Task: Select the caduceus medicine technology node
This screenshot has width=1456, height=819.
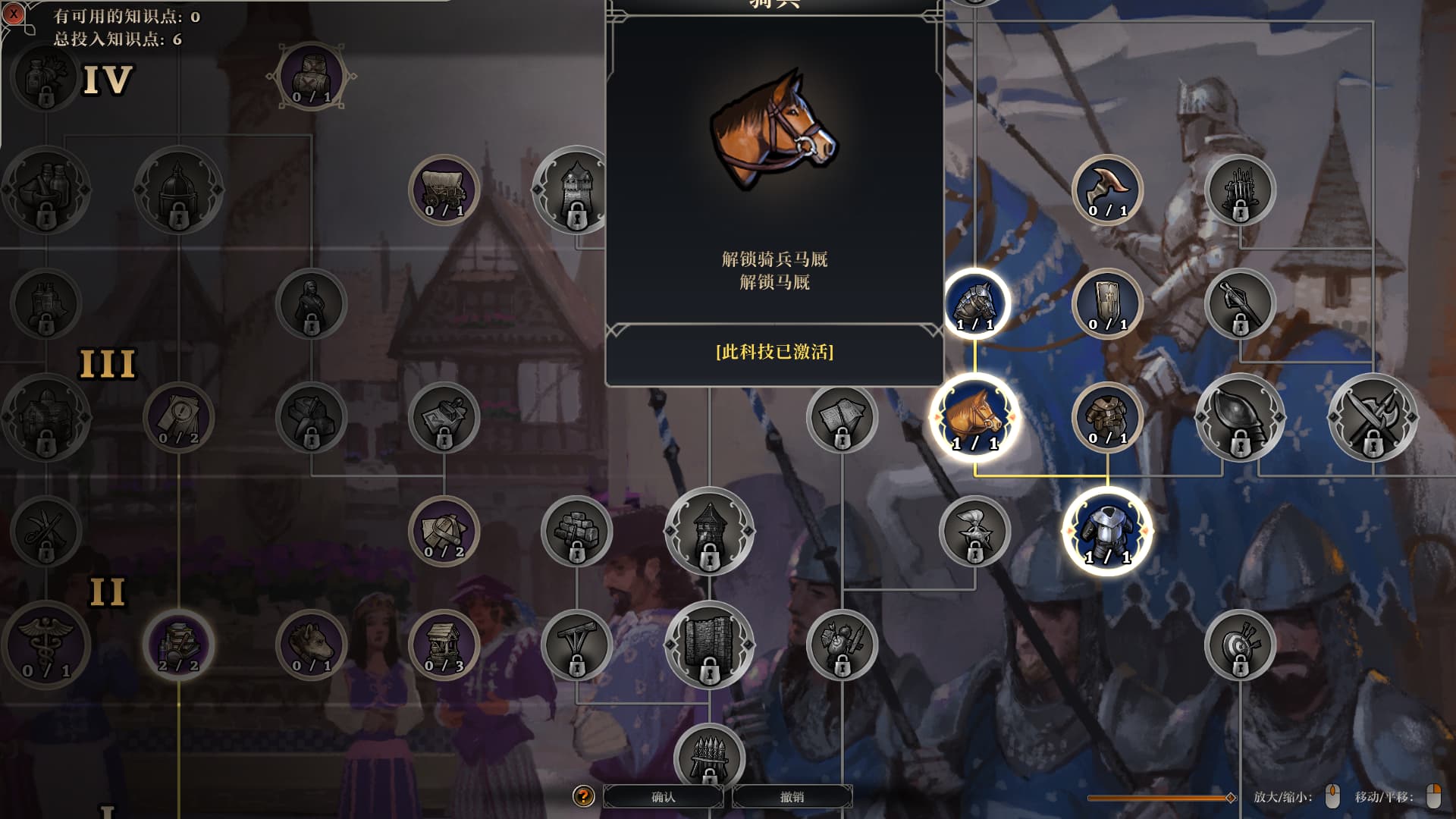Action: pyautogui.click(x=46, y=645)
